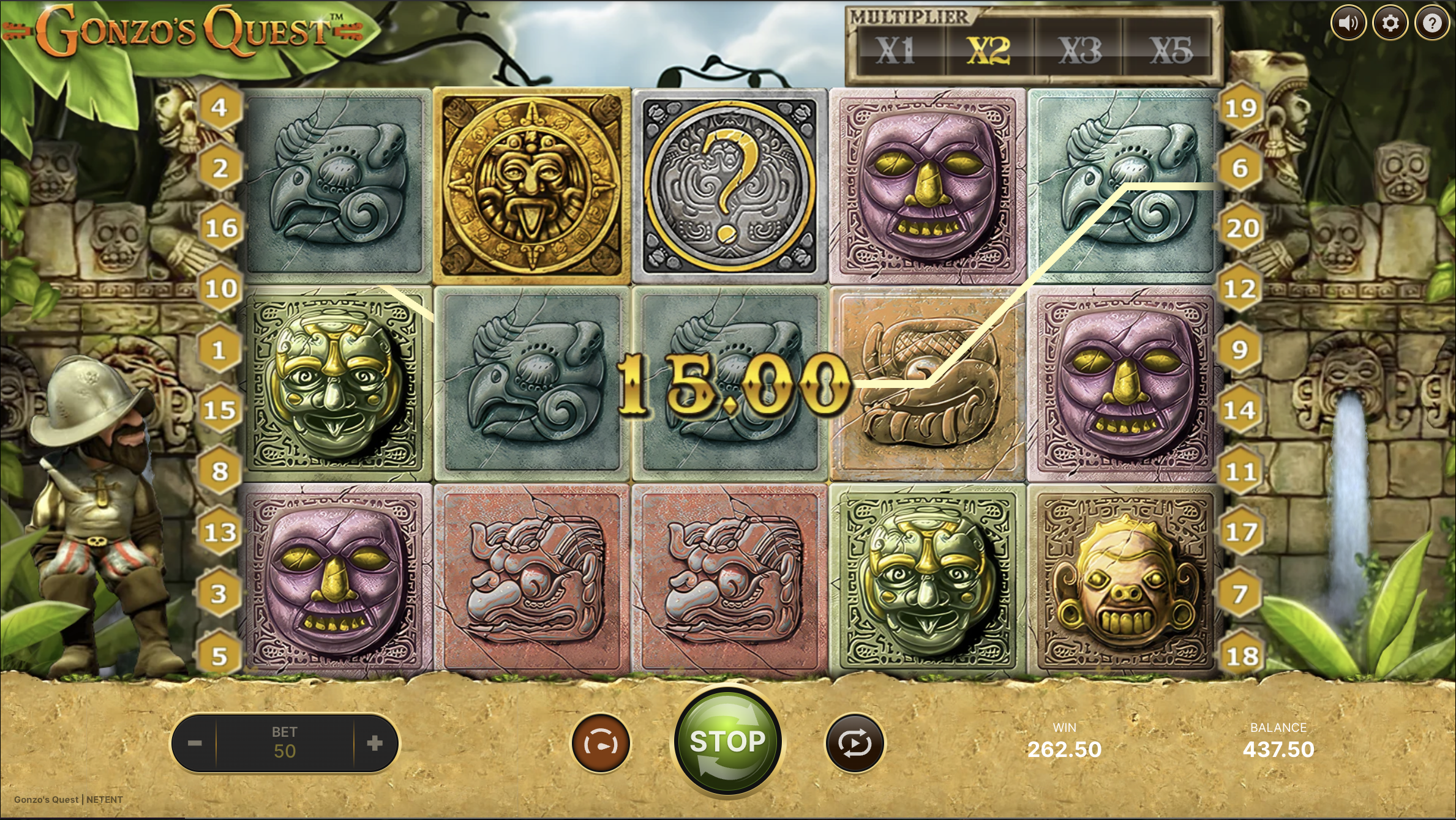The width and height of the screenshot is (1456, 820).
Task: Select payline number 1 marker
Action: (x=219, y=350)
